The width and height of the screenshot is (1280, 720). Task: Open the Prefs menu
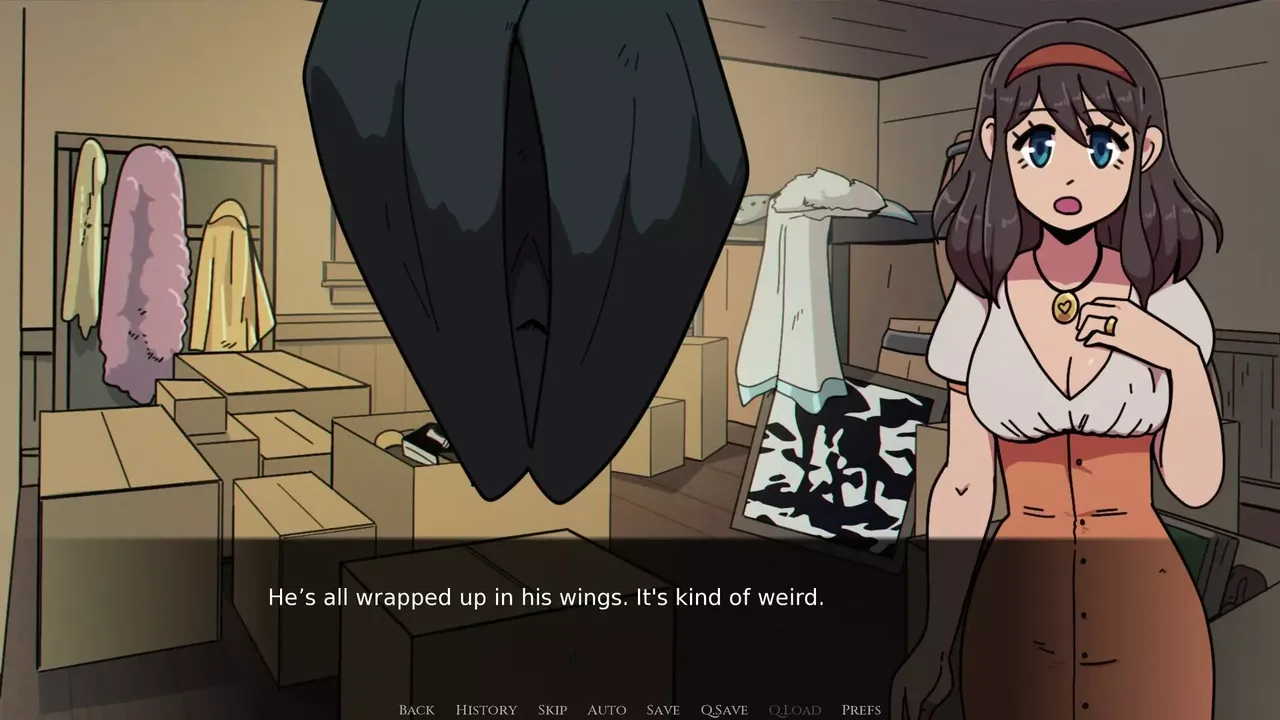point(861,710)
